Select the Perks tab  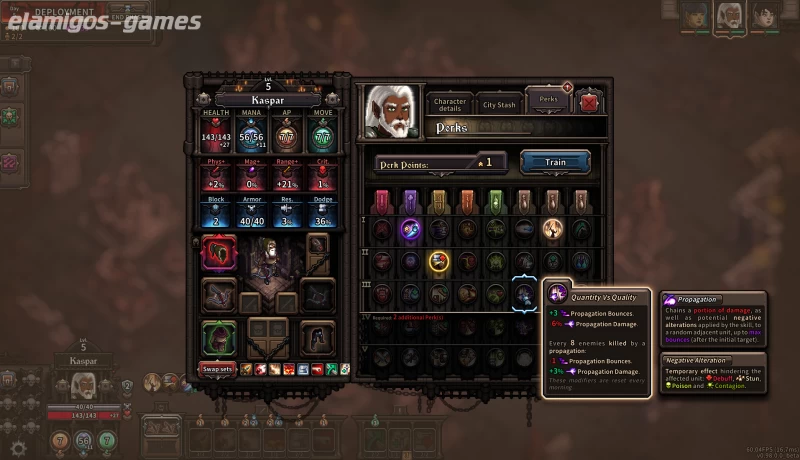547,102
